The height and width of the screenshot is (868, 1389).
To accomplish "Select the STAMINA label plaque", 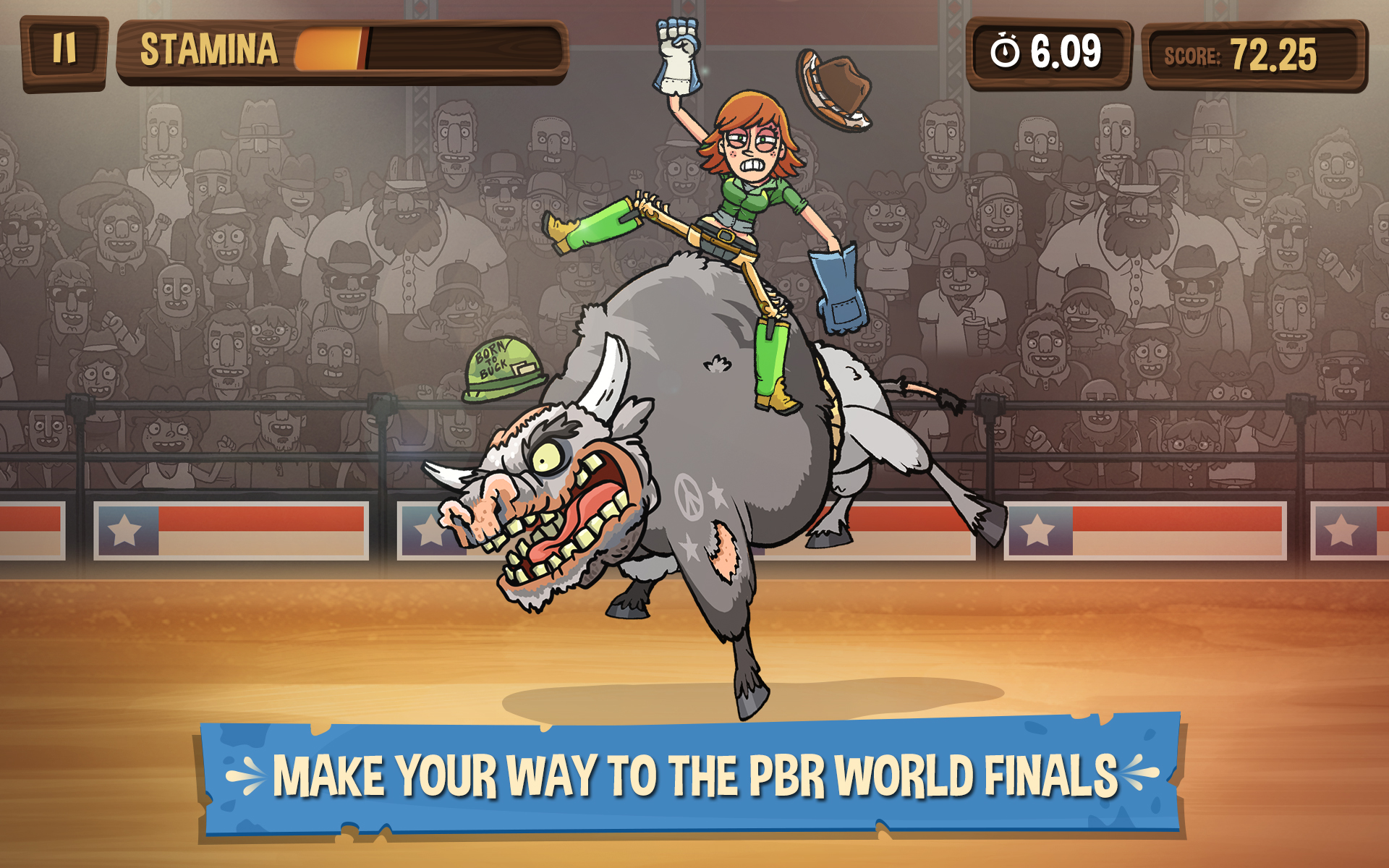I will [x=208, y=48].
